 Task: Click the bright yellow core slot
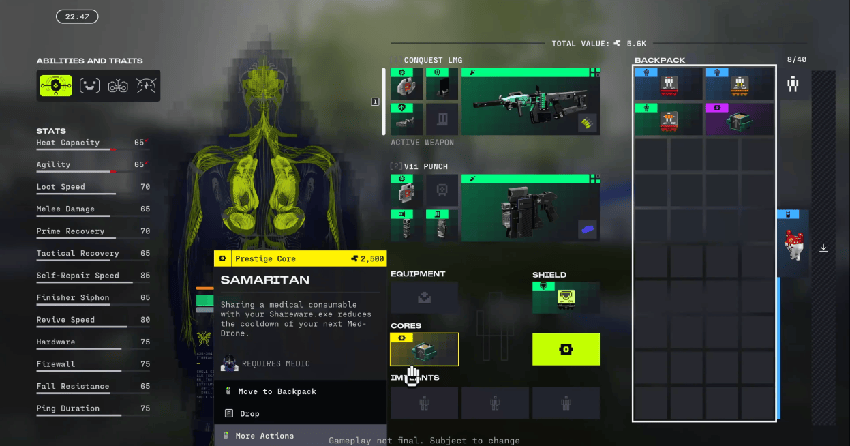[566, 349]
